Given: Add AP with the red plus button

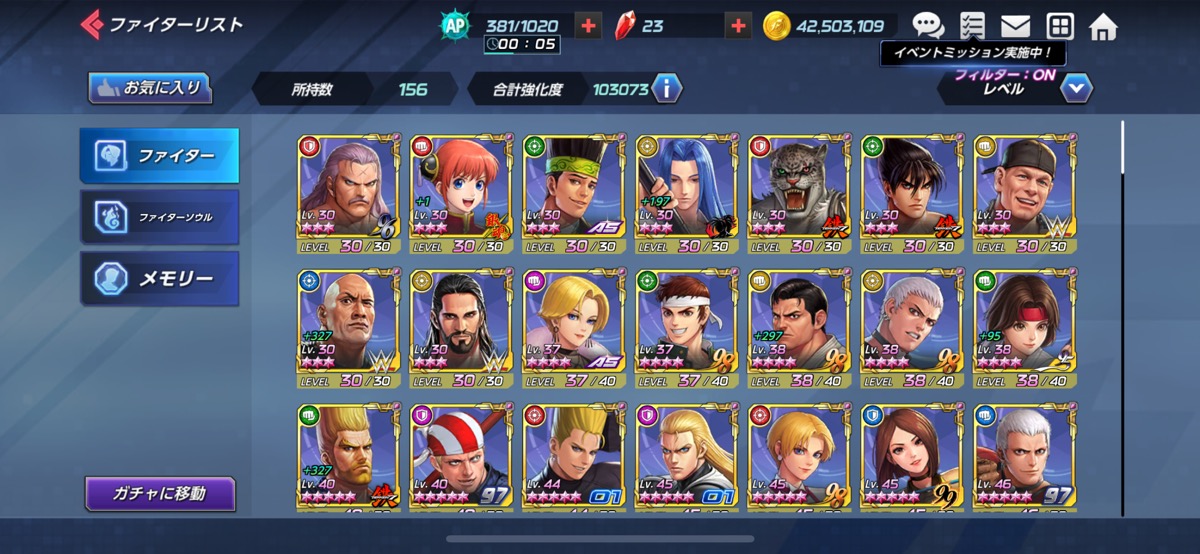Looking at the screenshot, I should [589, 26].
